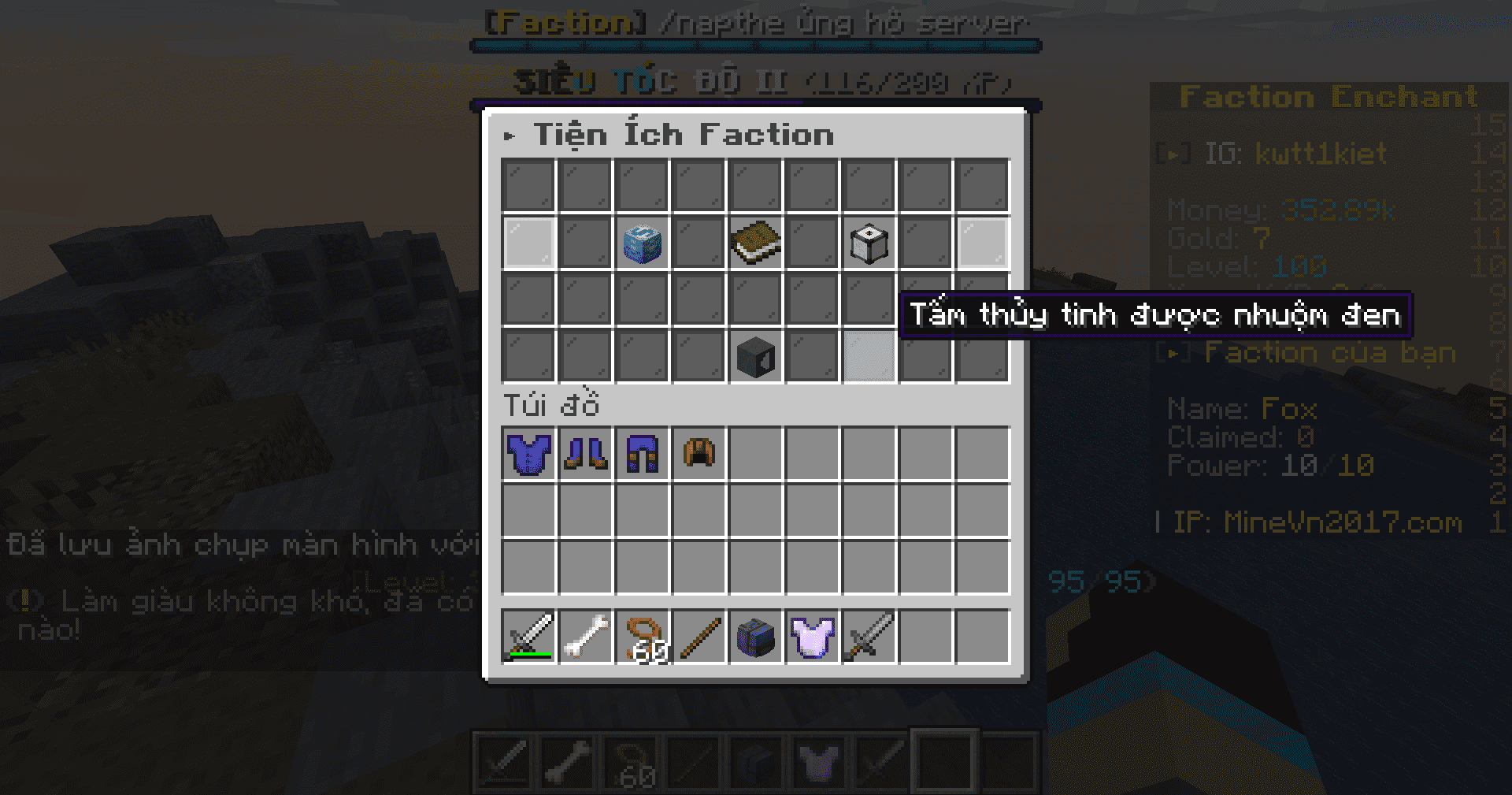The width and height of the screenshot is (1512, 795).
Task: Select the stone sword in the hotbar
Action: click(x=869, y=636)
